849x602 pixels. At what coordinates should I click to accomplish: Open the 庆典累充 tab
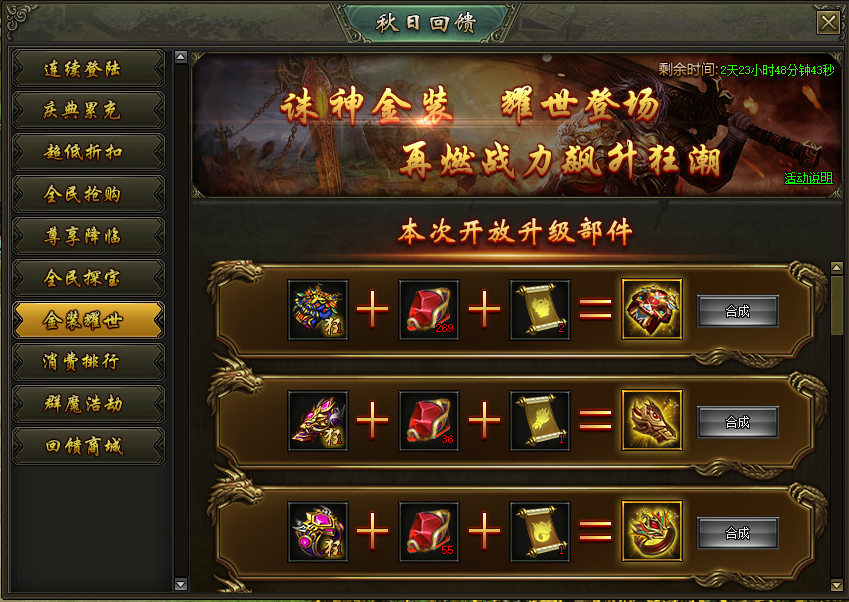pyautogui.click(x=87, y=111)
